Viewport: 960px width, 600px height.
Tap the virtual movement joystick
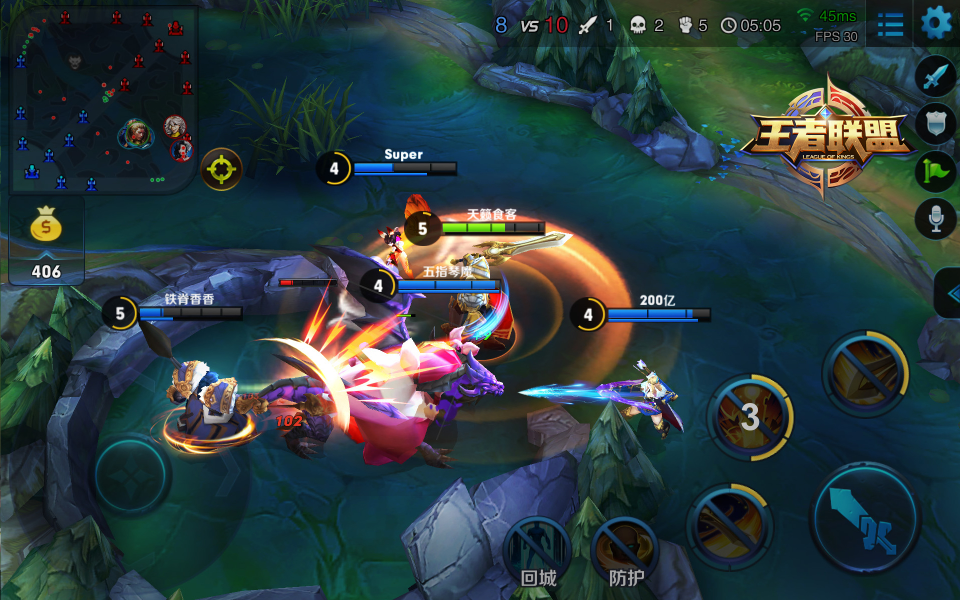click(x=132, y=472)
